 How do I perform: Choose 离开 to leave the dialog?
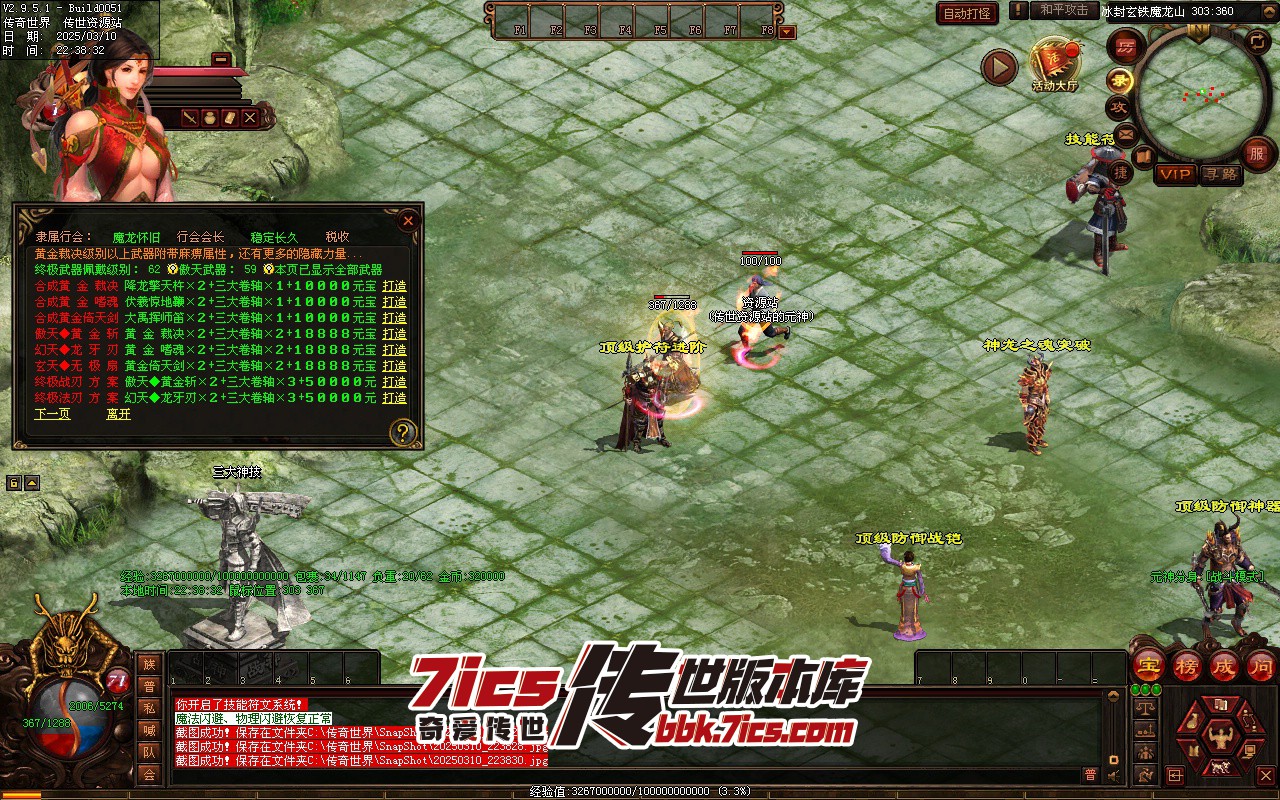coord(118,413)
